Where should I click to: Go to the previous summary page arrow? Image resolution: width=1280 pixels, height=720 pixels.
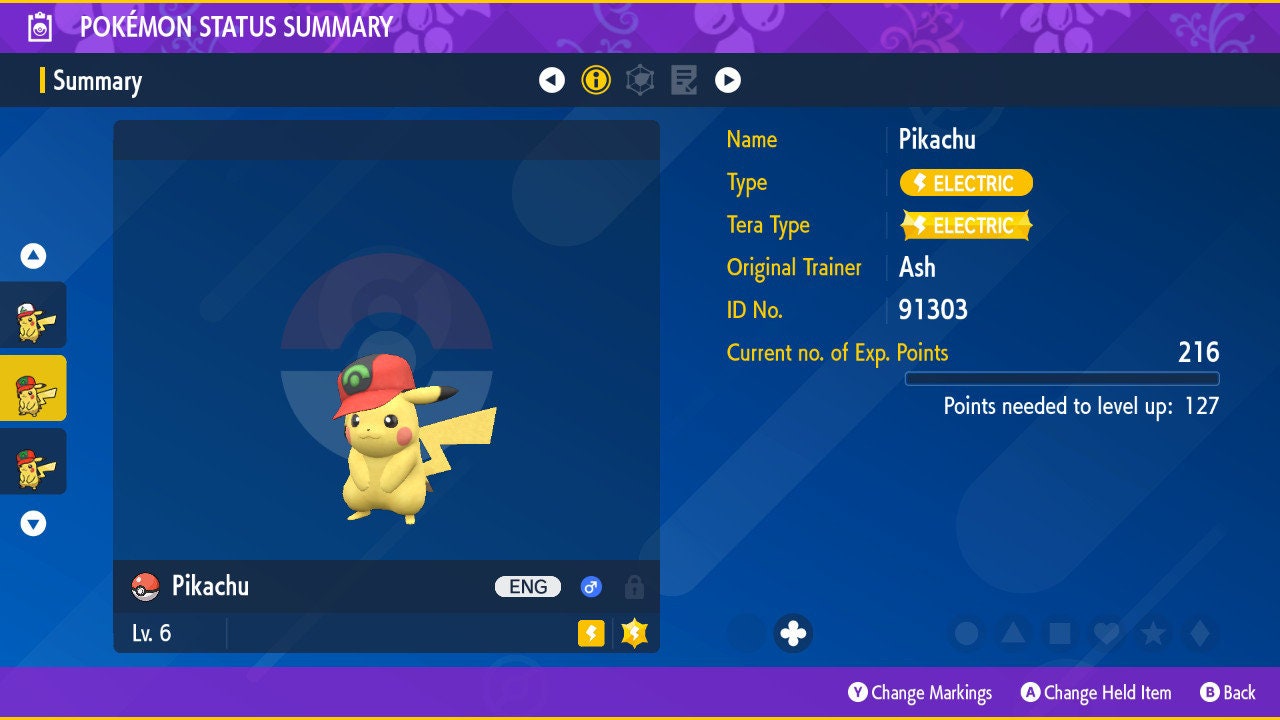pos(552,80)
